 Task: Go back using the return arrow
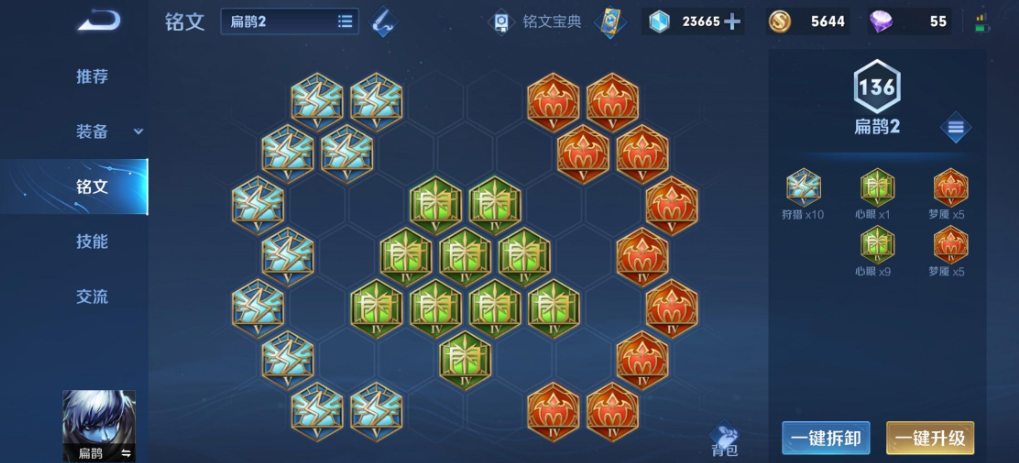(98, 20)
